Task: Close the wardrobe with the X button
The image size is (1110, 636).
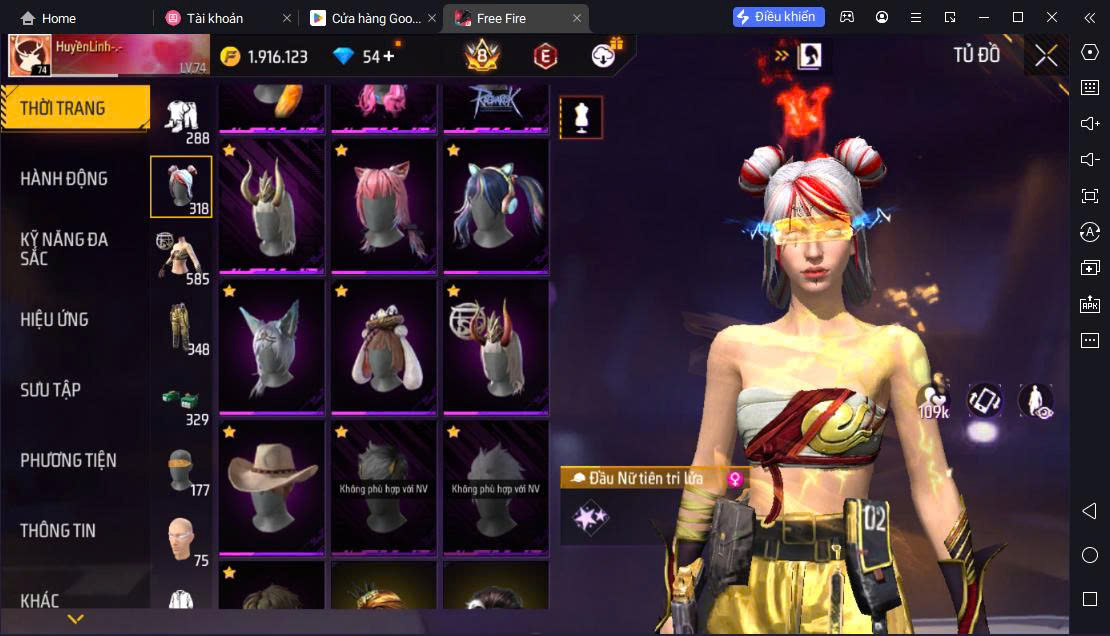Action: [1046, 56]
